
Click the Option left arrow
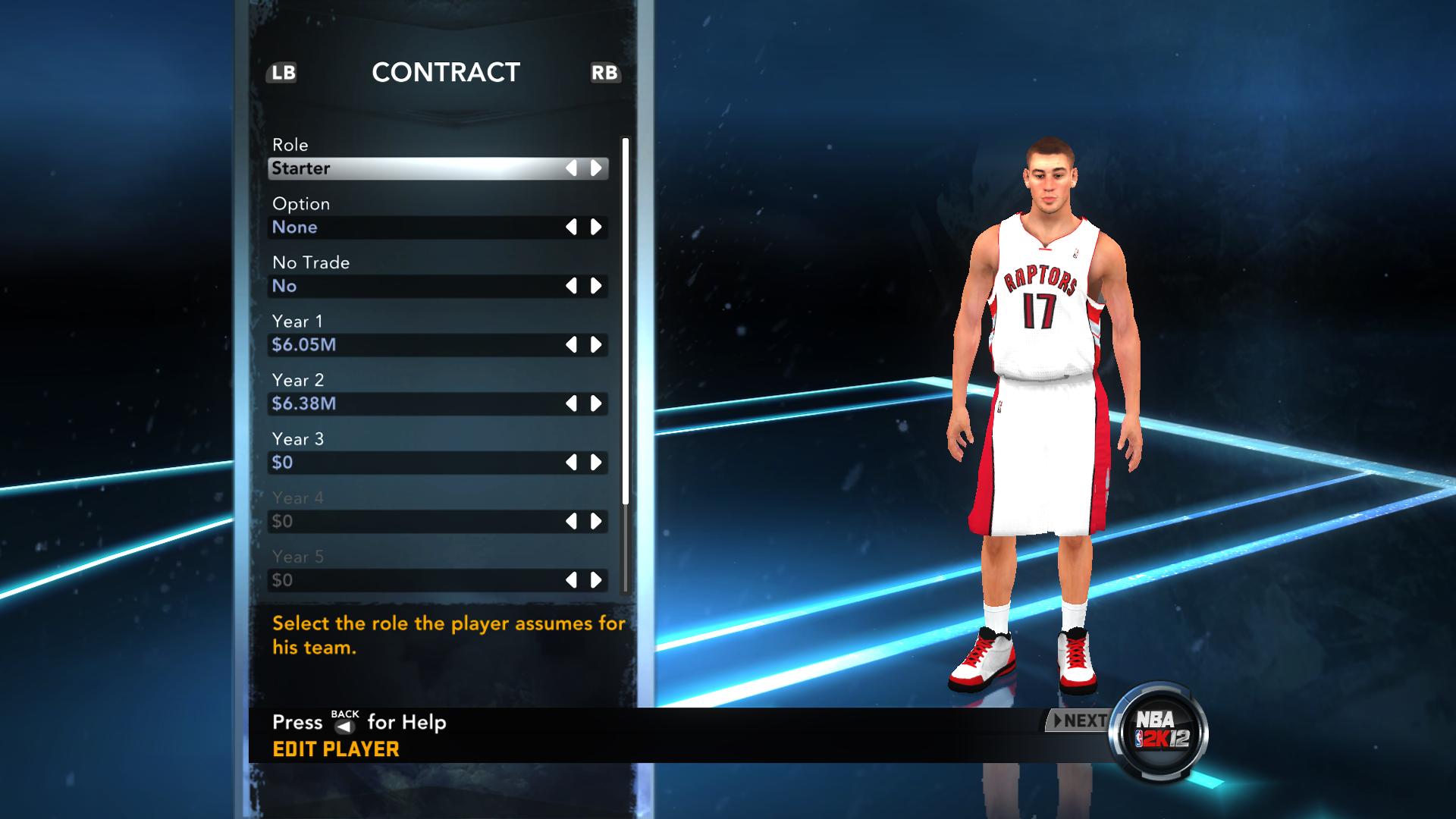pos(571,227)
